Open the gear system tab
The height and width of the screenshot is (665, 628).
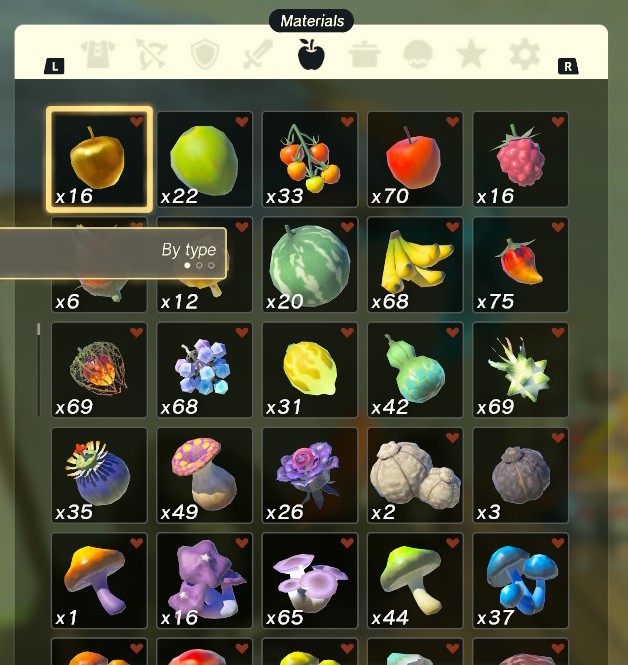coord(524,54)
